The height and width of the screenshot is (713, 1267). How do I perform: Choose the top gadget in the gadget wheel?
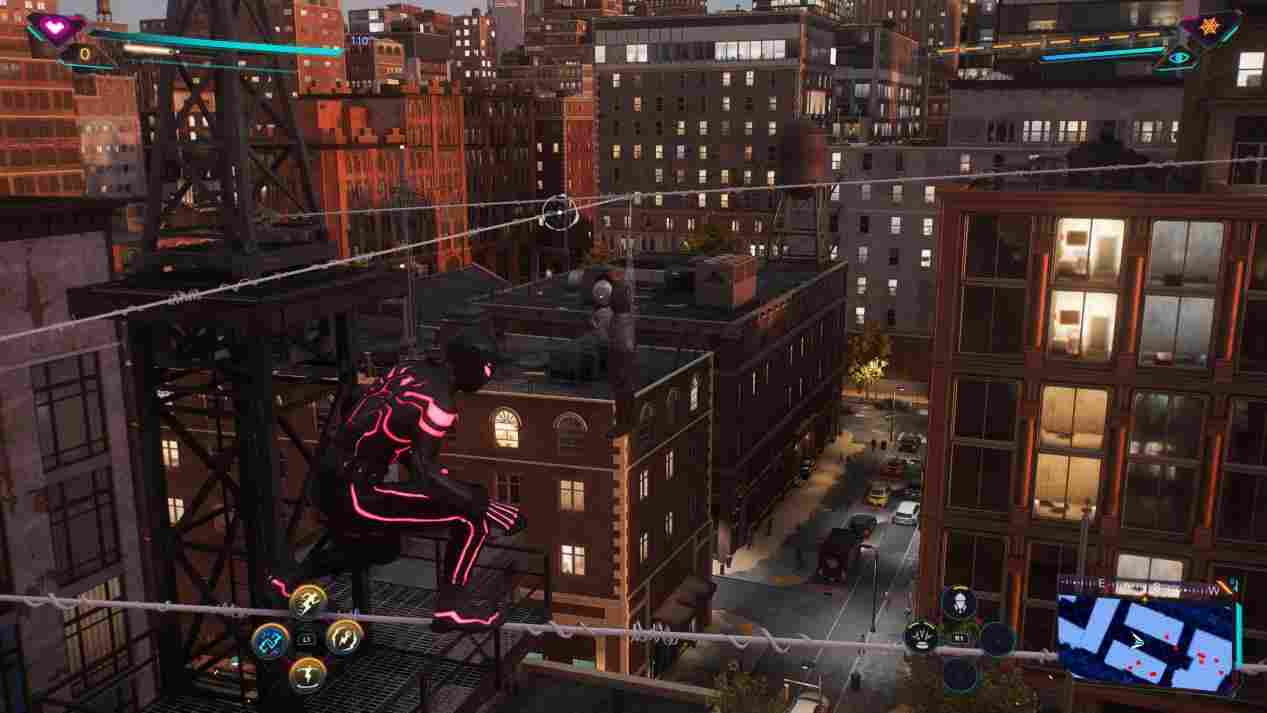tap(958, 602)
